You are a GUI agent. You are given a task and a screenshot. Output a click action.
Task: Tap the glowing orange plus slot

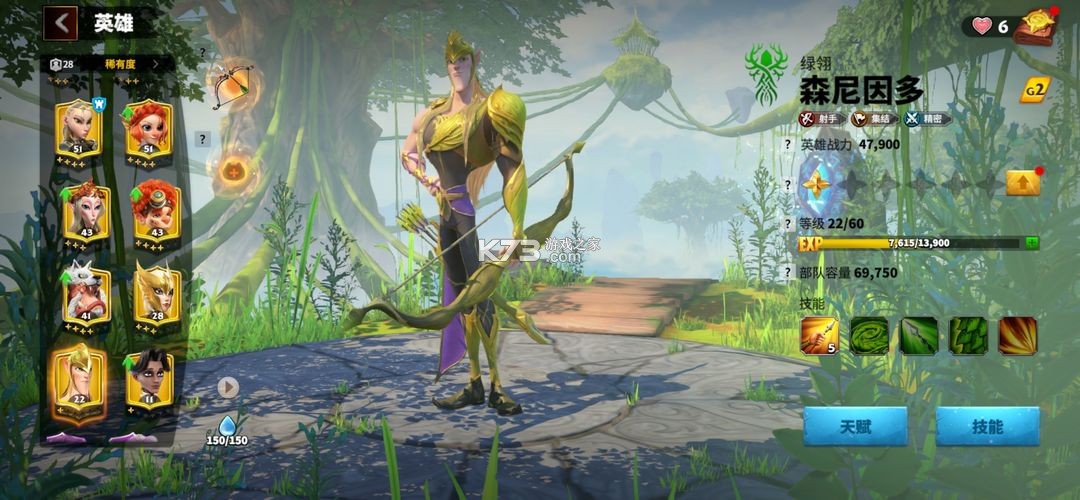pos(234,171)
